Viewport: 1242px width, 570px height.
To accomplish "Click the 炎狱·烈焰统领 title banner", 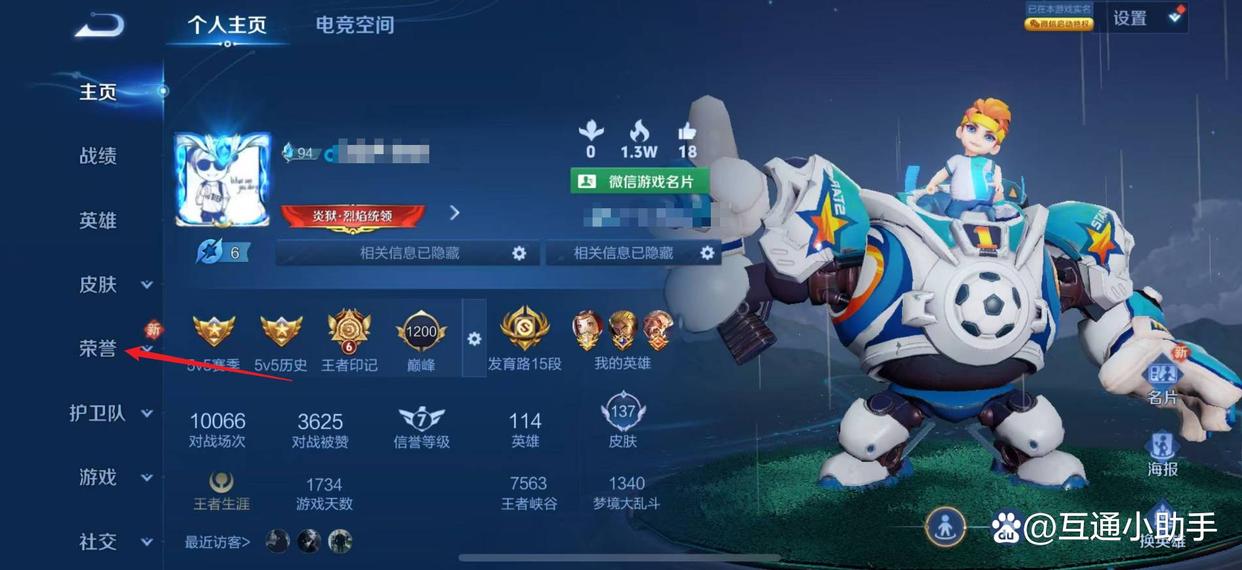I will click(353, 214).
